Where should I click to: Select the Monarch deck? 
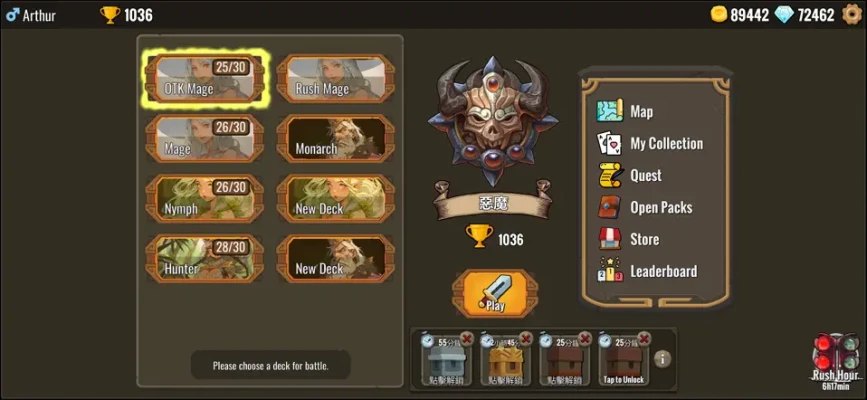coord(335,139)
